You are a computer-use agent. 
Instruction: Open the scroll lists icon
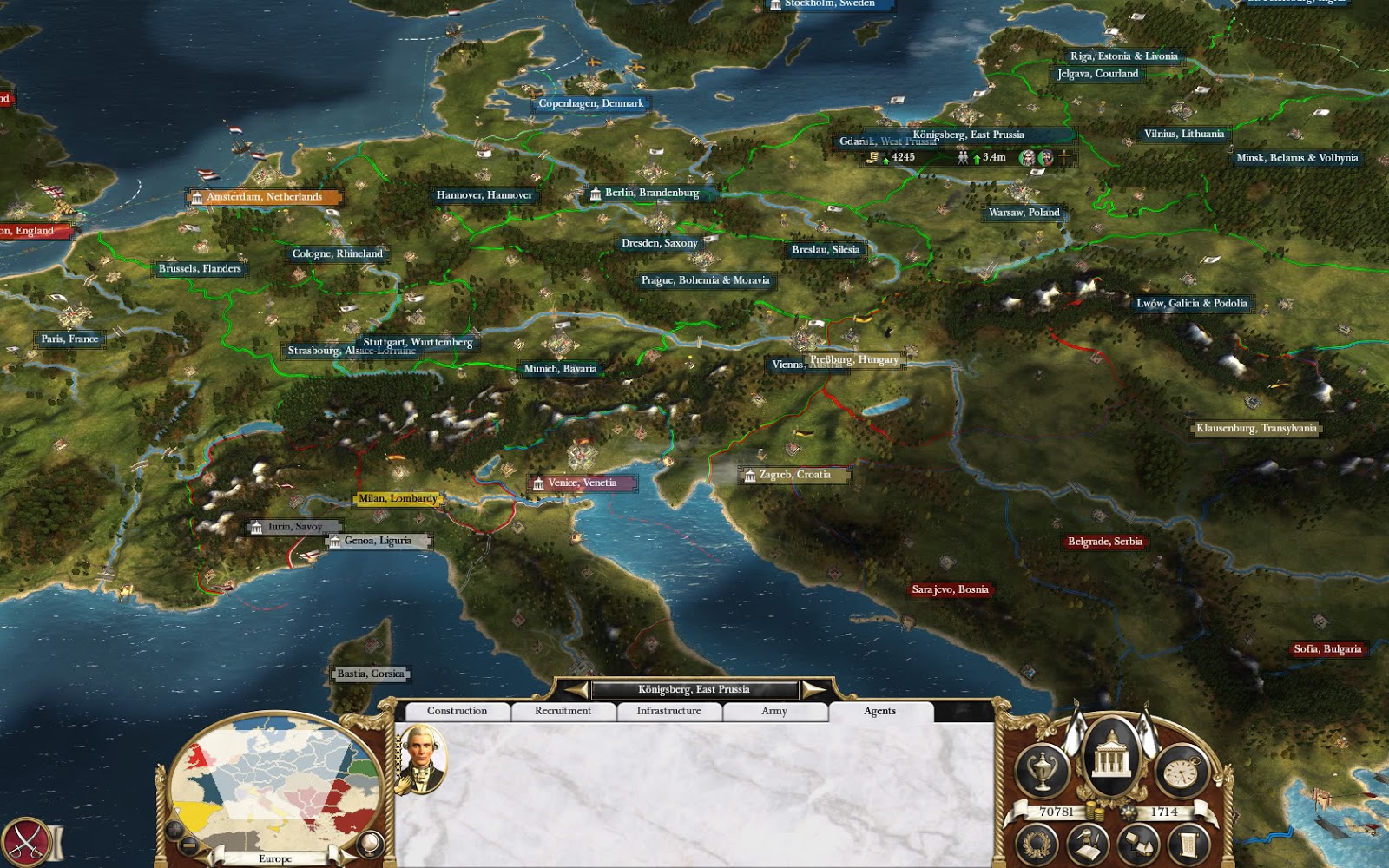pyautogui.click(x=1190, y=844)
